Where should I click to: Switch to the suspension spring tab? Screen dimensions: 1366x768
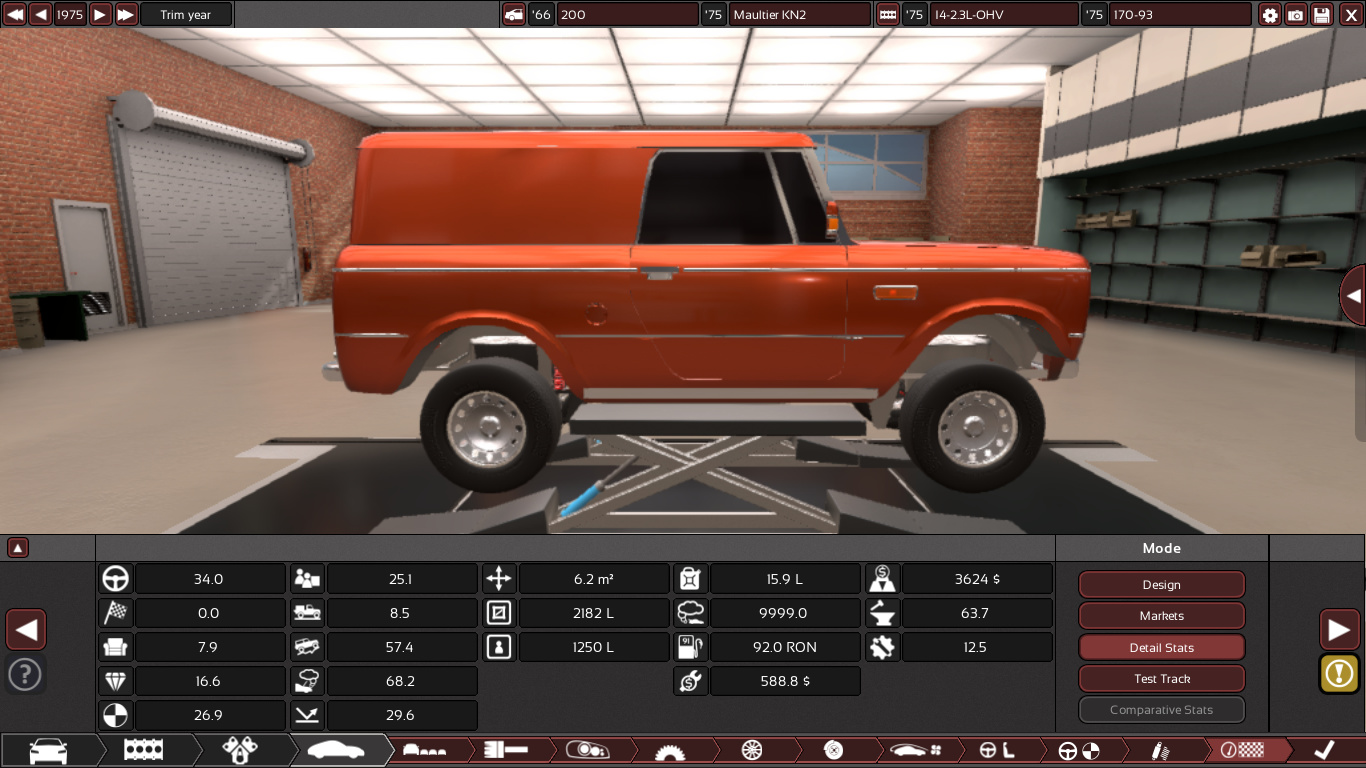(x=1160, y=750)
